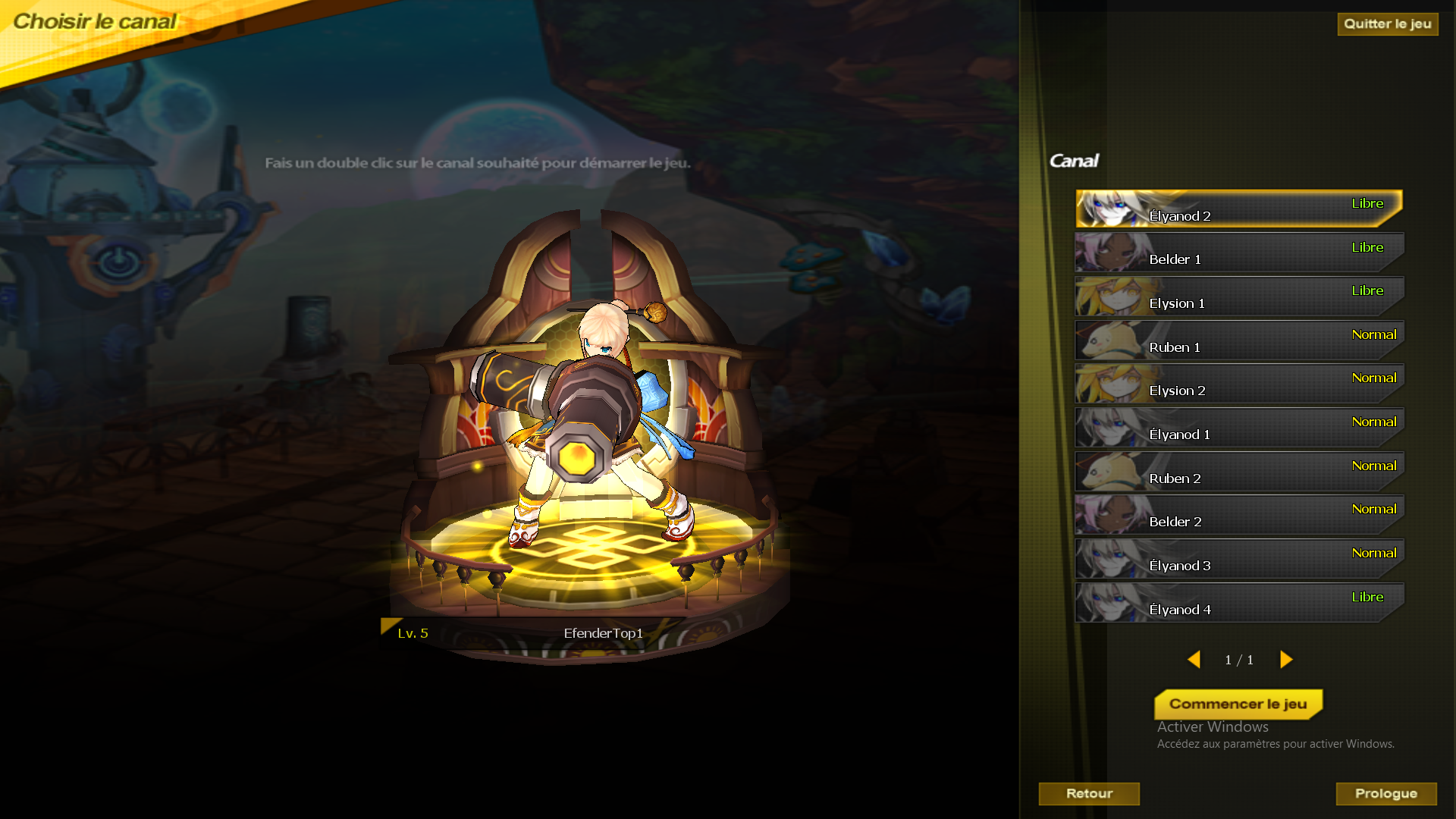This screenshot has height=819, width=1456.
Task: Open the Prologue
Action: tap(1385, 794)
